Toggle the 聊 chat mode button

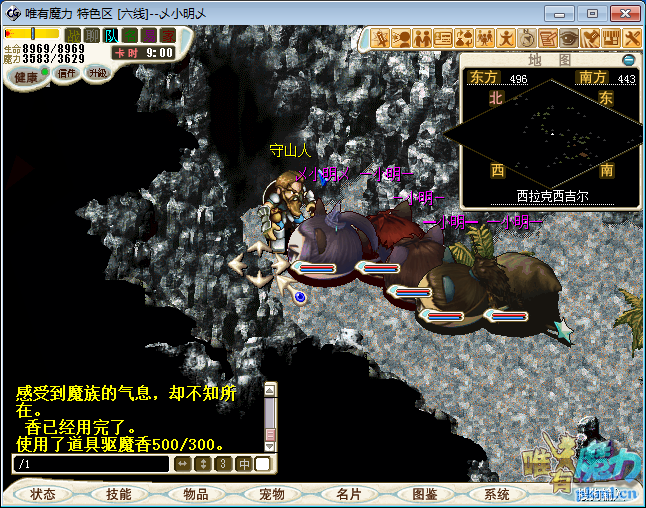click(92, 36)
